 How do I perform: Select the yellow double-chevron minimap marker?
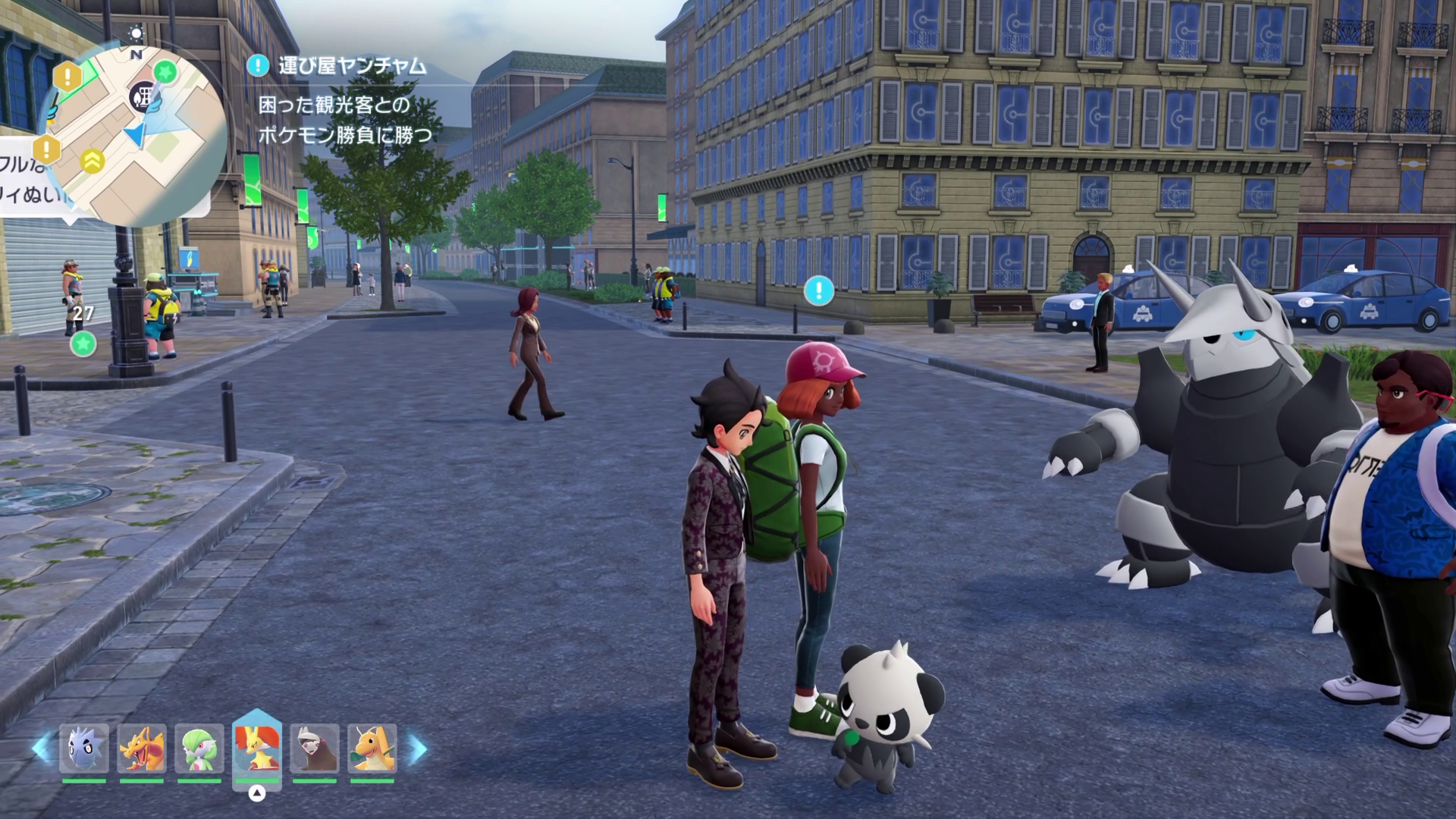93,161
